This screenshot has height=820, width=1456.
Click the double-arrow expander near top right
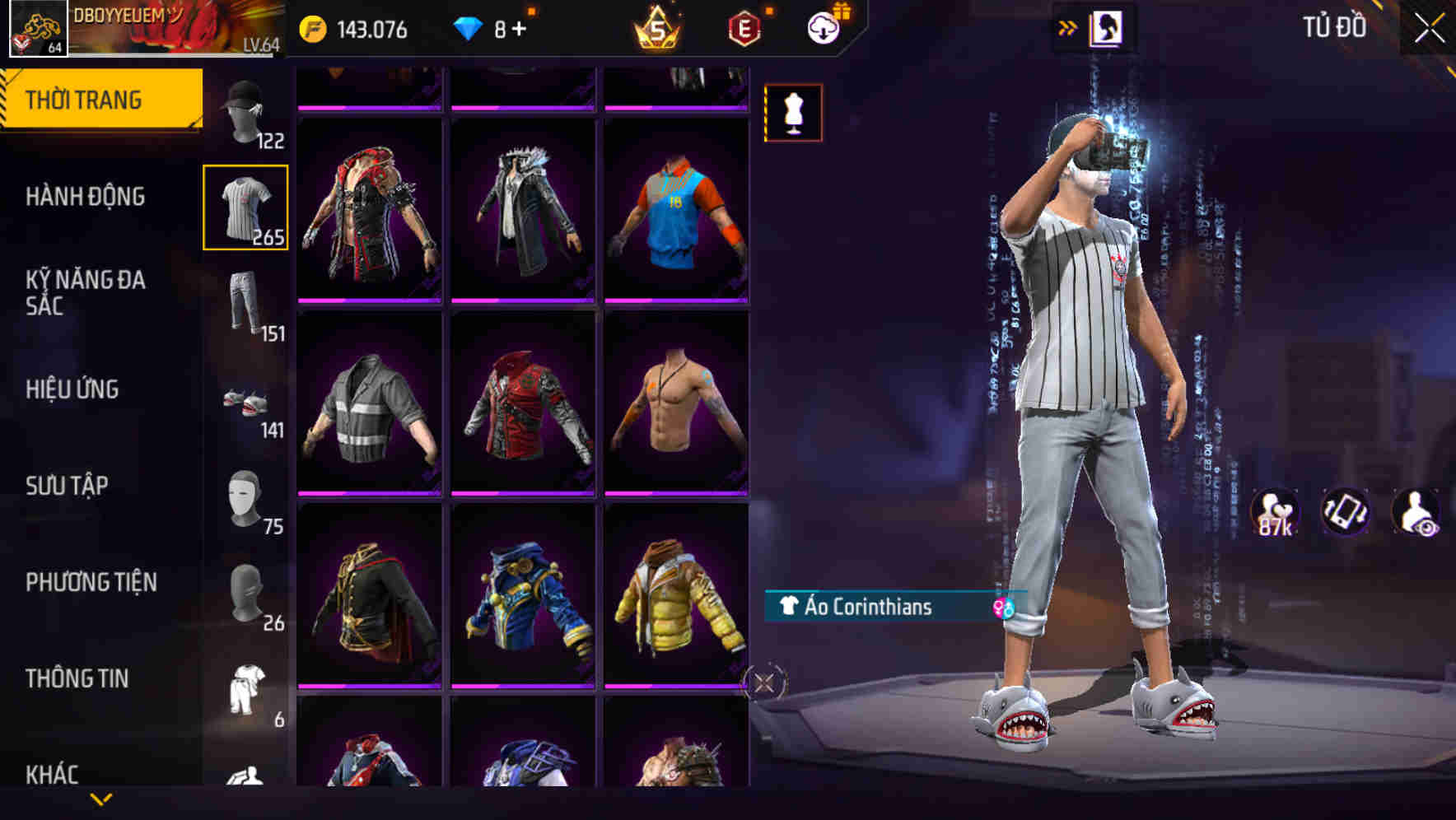pyautogui.click(x=1069, y=26)
